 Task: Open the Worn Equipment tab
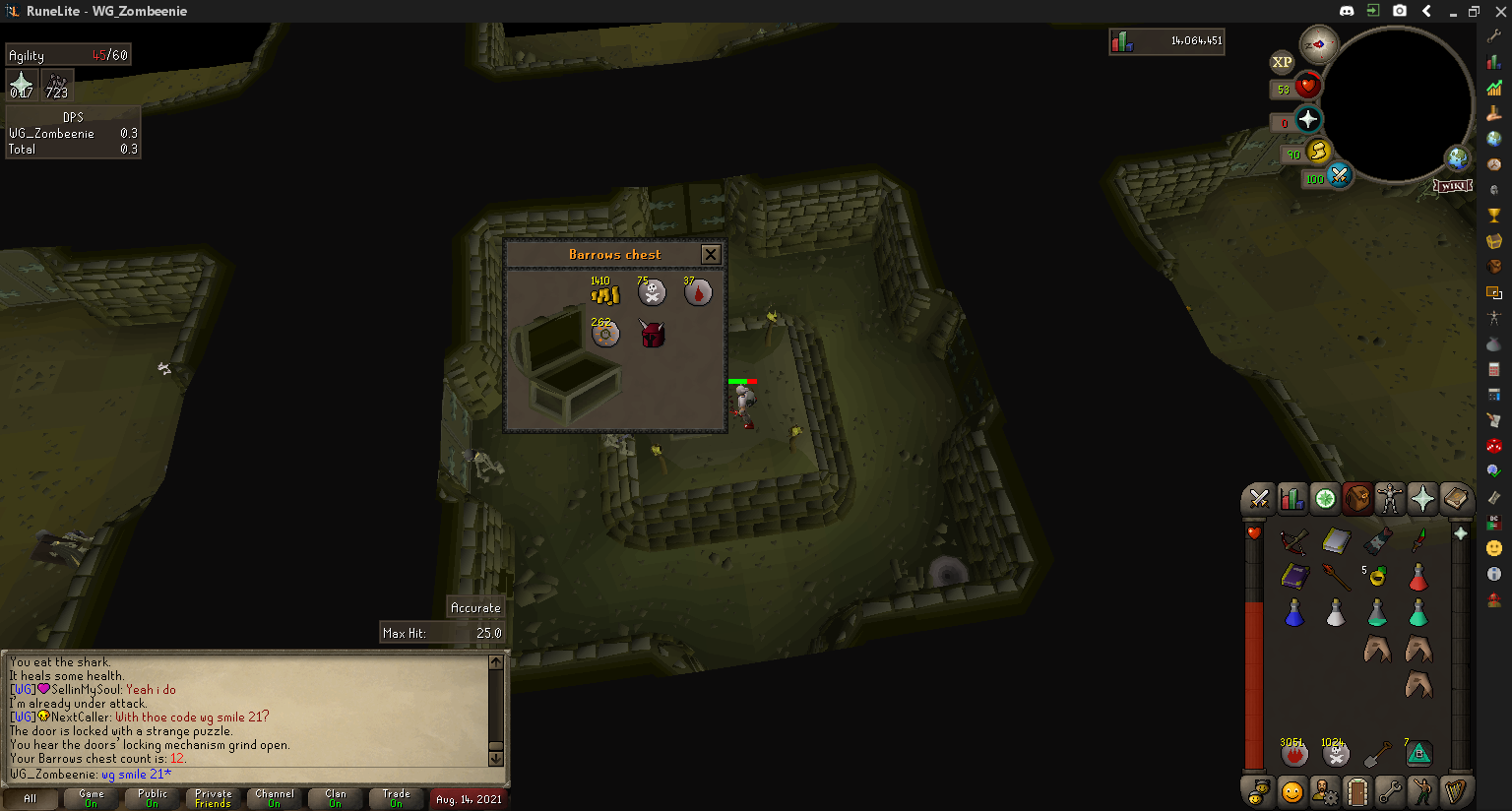coord(1389,500)
